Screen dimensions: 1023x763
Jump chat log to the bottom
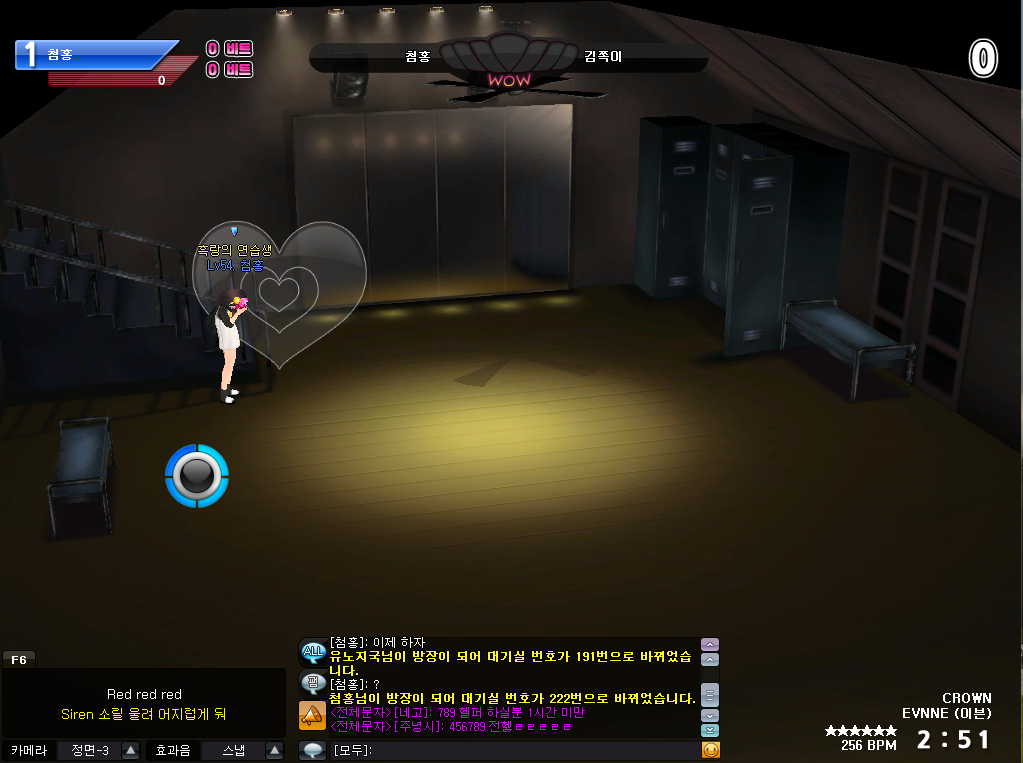[x=710, y=731]
